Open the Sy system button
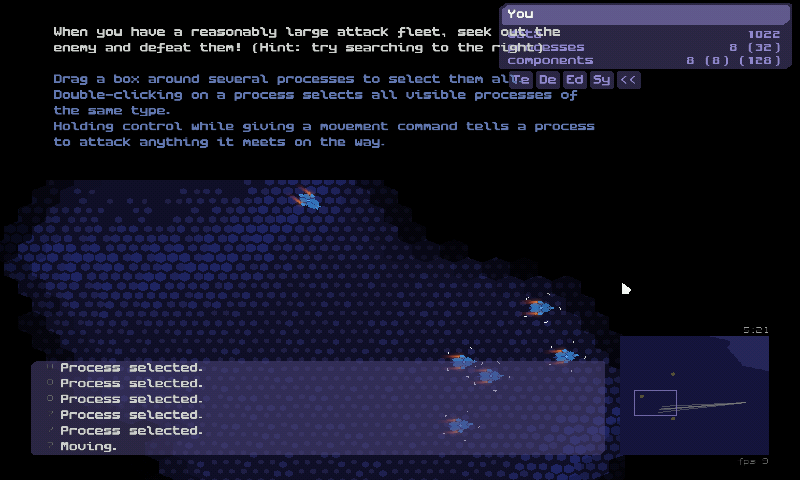This screenshot has height=480, width=800. coord(601,80)
